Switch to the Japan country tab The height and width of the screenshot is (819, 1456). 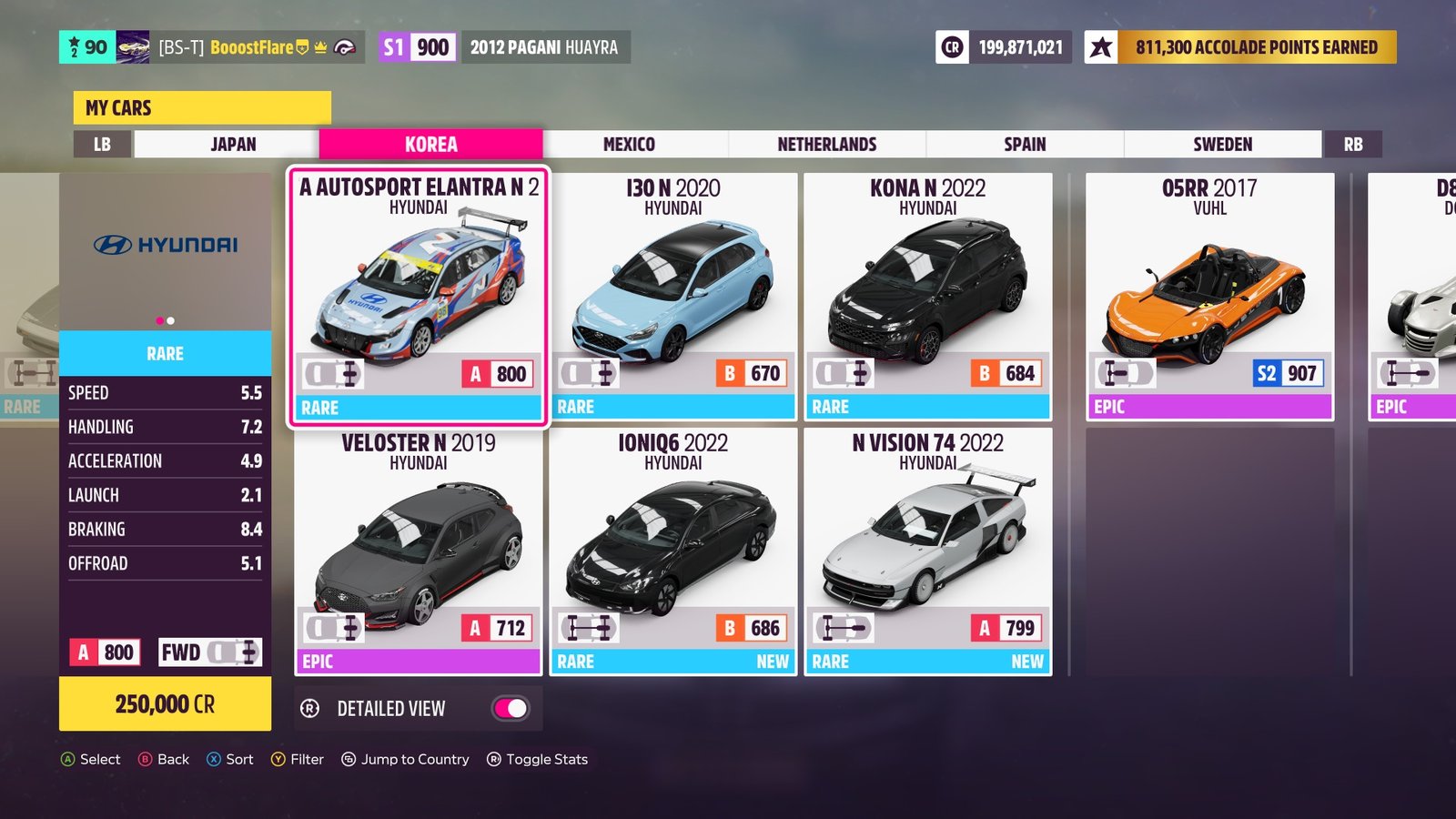(233, 145)
